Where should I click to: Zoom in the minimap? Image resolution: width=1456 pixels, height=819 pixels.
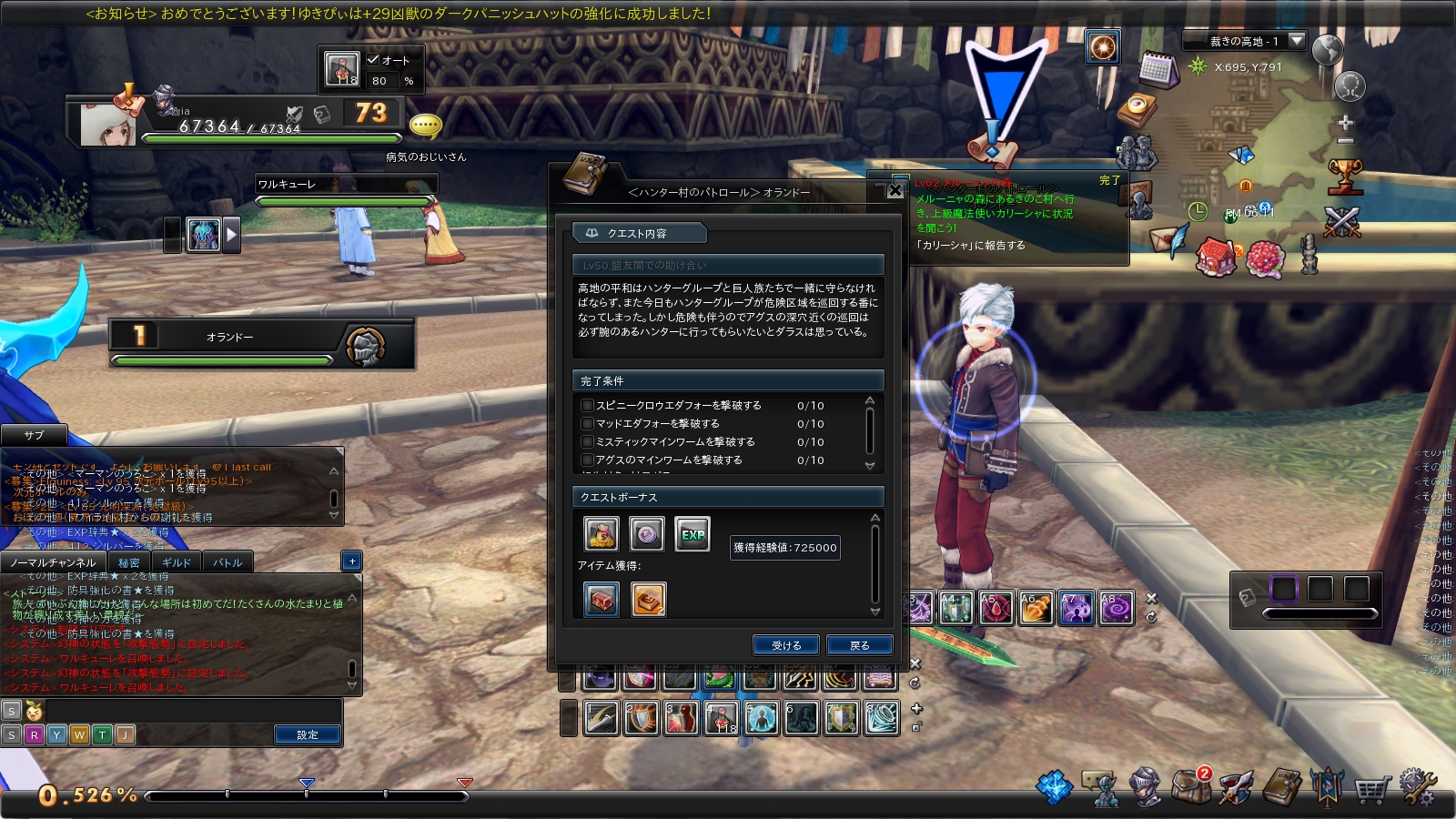pos(1346,122)
